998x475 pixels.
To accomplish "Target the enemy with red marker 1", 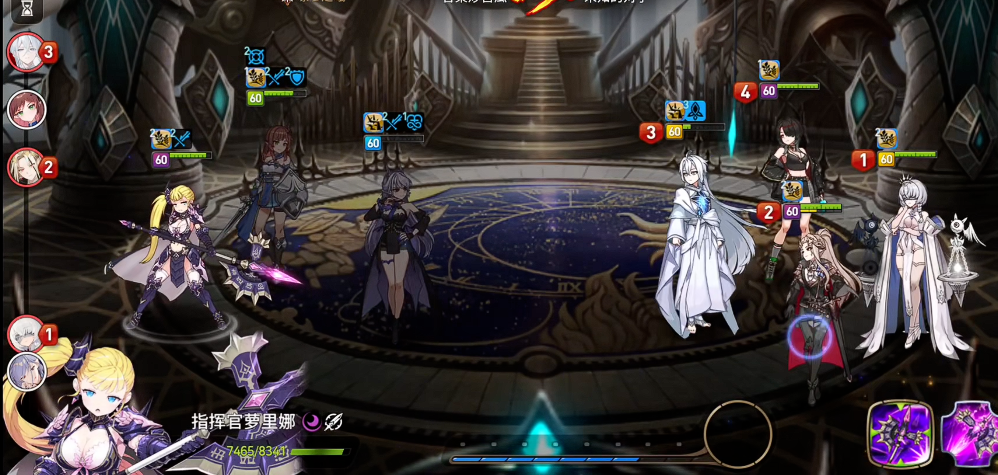I will point(910,270).
